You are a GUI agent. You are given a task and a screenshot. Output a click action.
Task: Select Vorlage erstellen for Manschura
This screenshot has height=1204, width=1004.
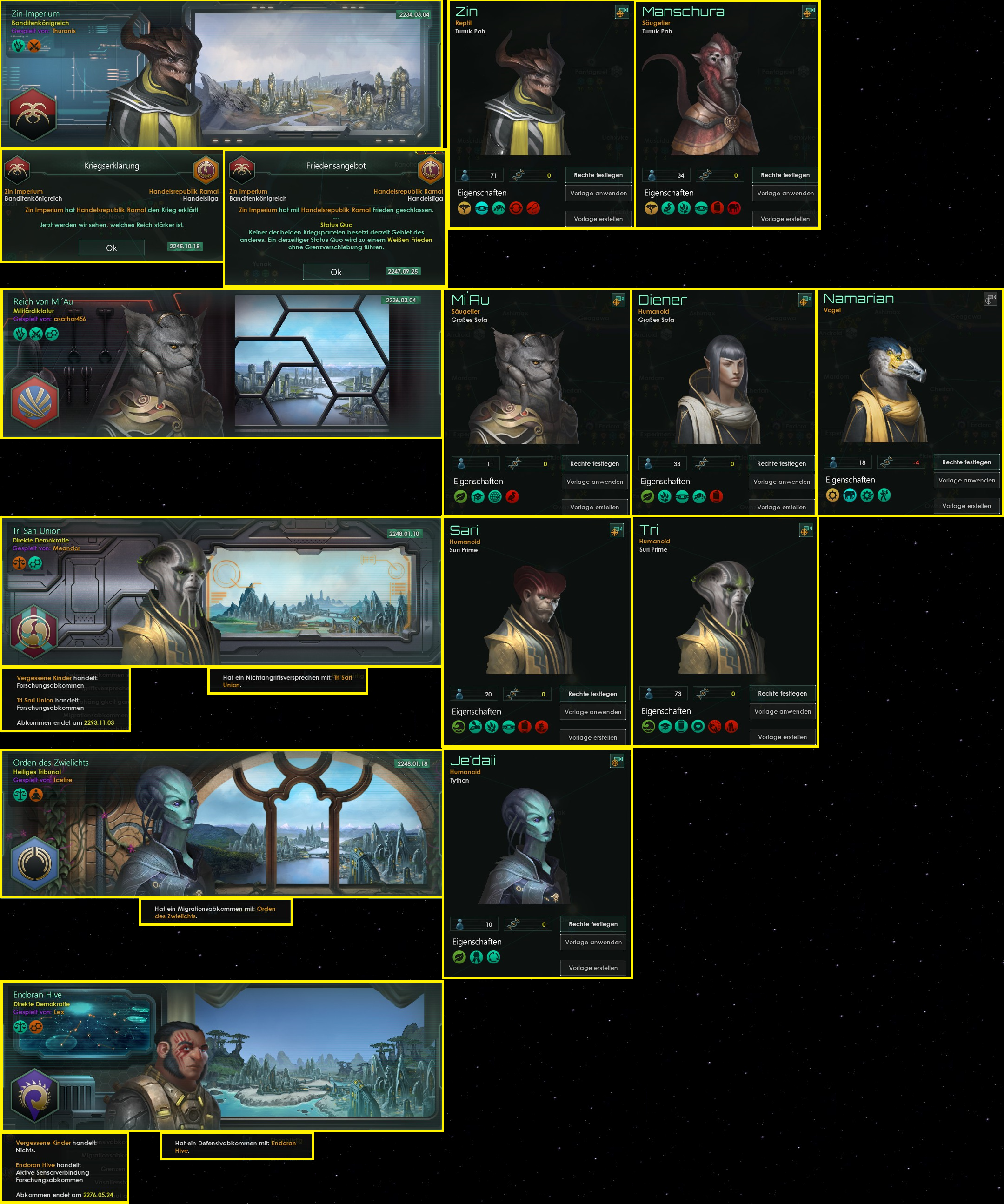[x=785, y=219]
